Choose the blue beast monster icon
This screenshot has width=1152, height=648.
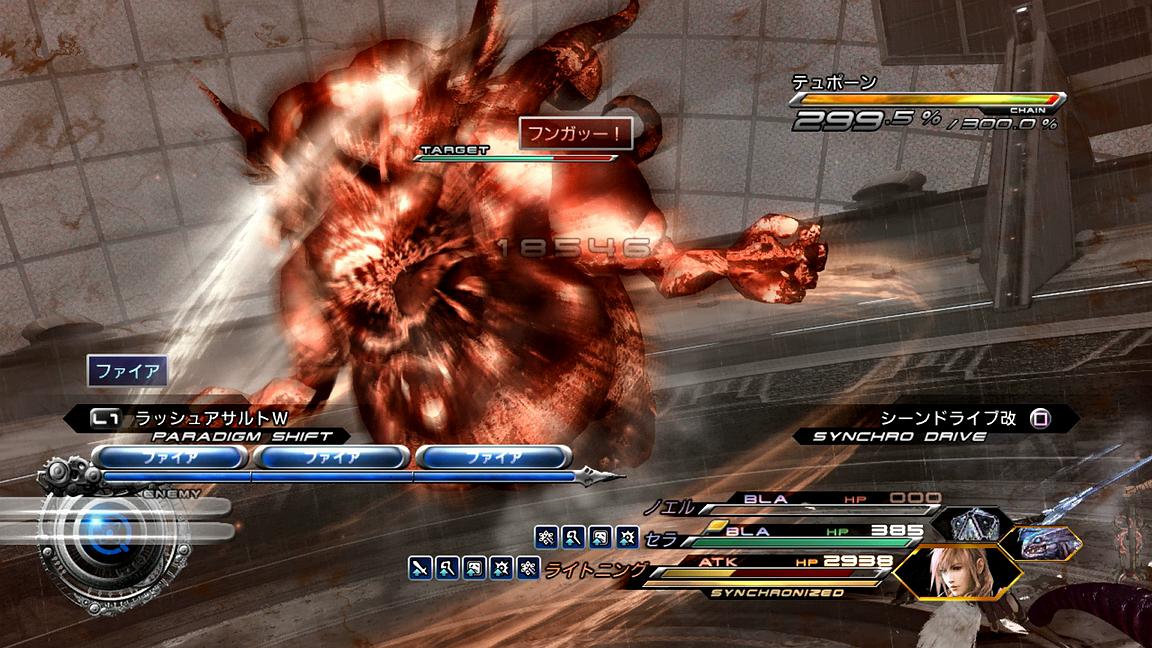1047,542
